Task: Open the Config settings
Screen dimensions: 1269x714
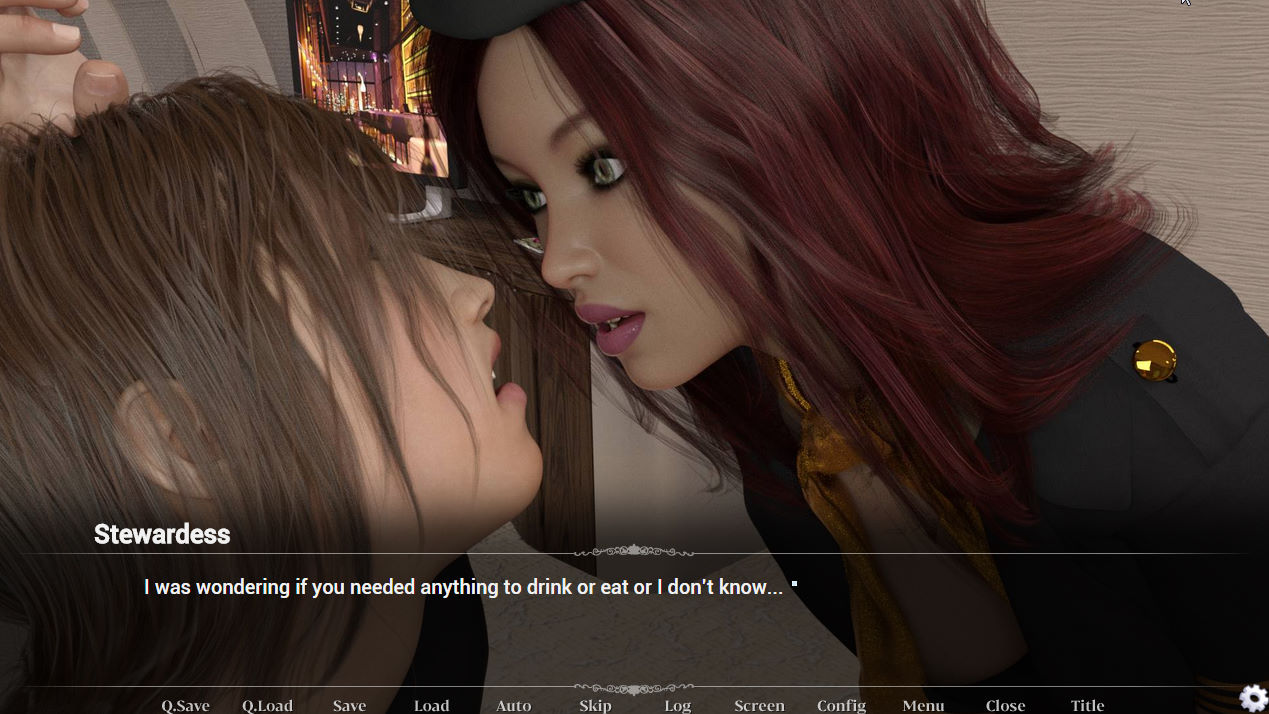Action: [x=841, y=705]
